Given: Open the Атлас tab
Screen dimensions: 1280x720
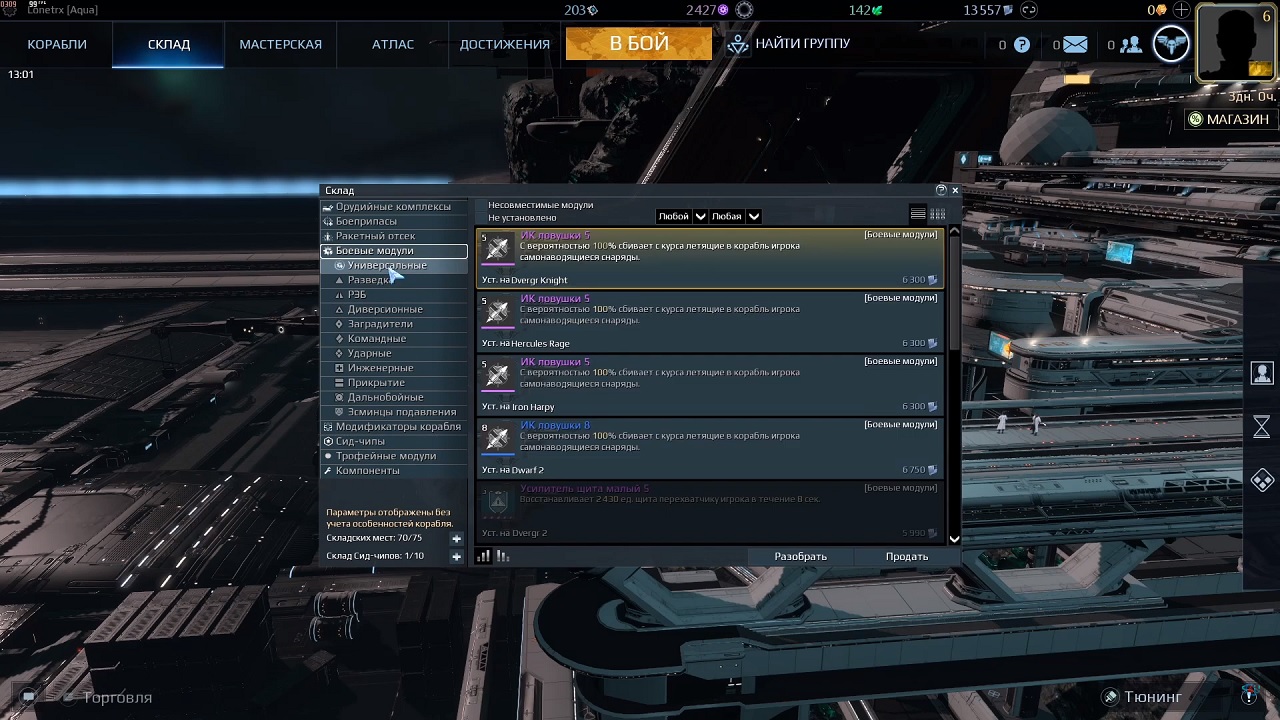Looking at the screenshot, I should [x=393, y=44].
